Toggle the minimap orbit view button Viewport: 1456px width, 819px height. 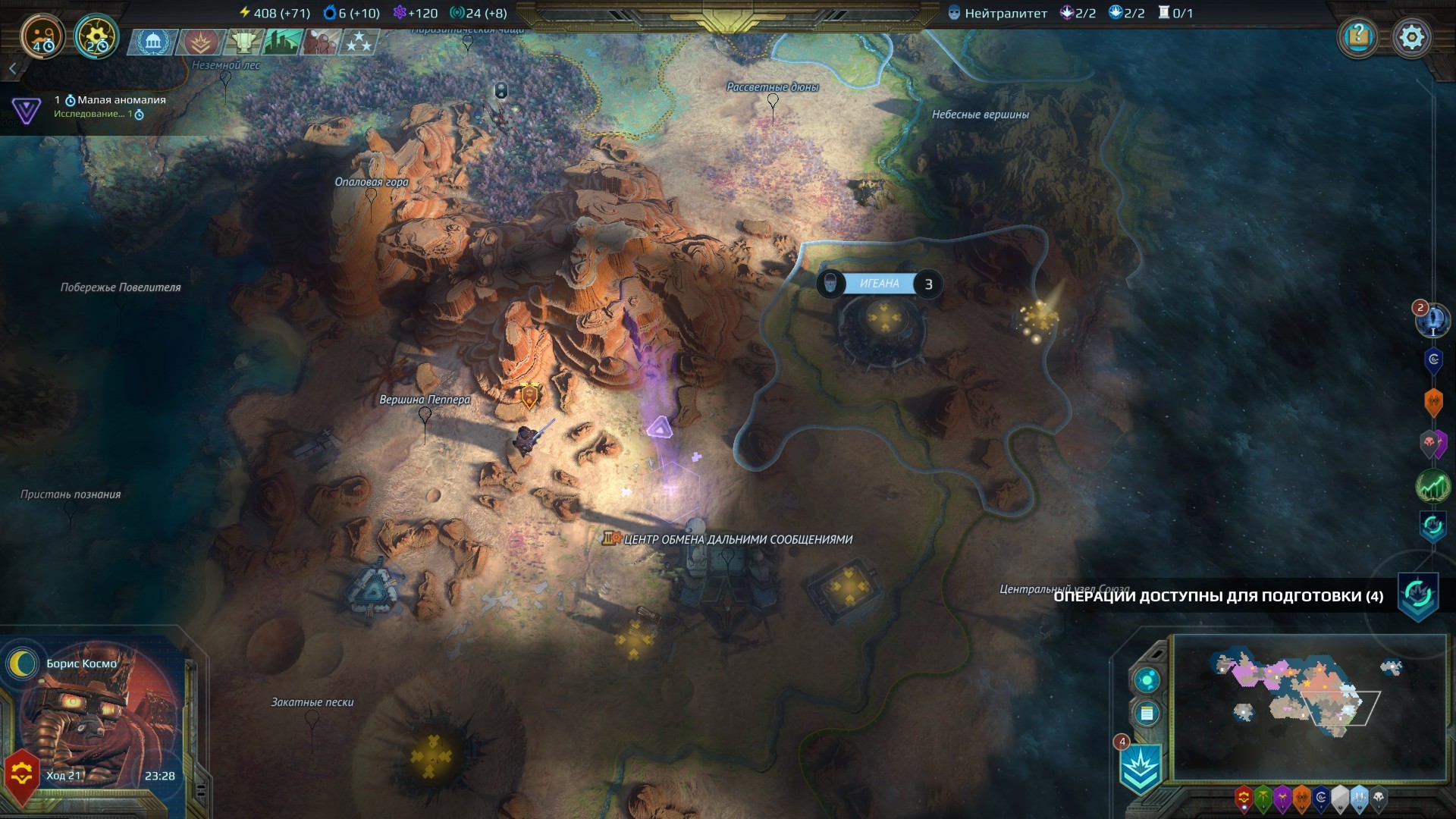pyautogui.click(x=1147, y=679)
